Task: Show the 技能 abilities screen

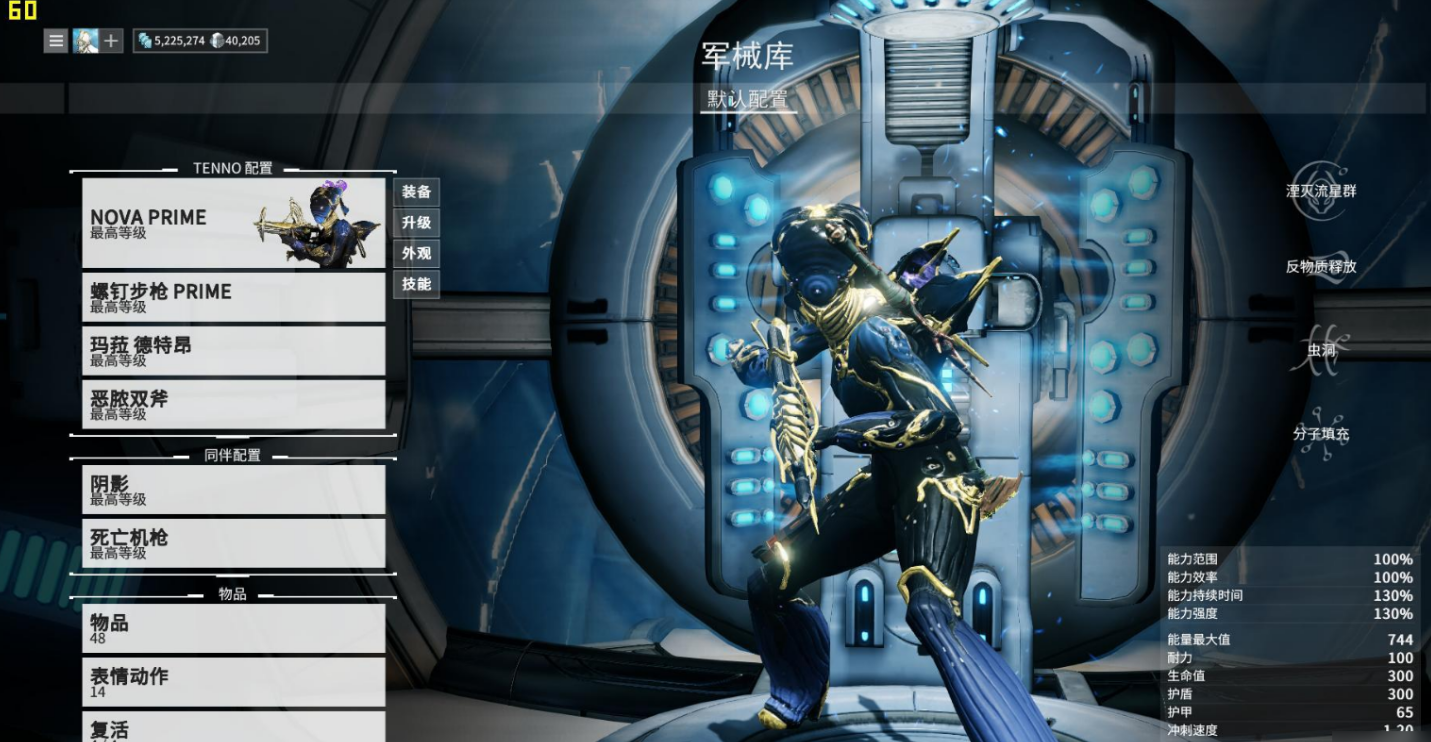Action: [x=416, y=284]
